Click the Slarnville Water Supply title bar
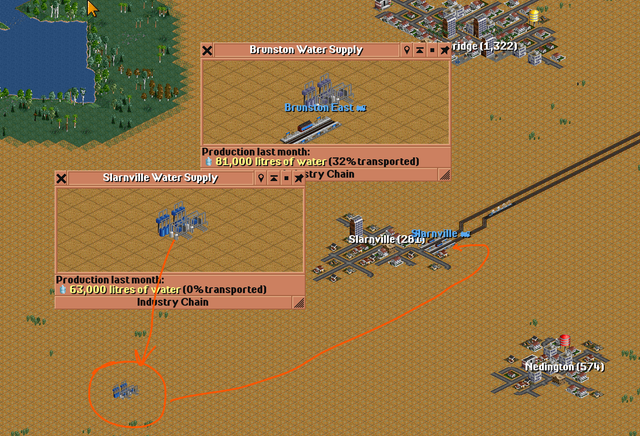This screenshot has width=640, height=436. [x=160, y=178]
